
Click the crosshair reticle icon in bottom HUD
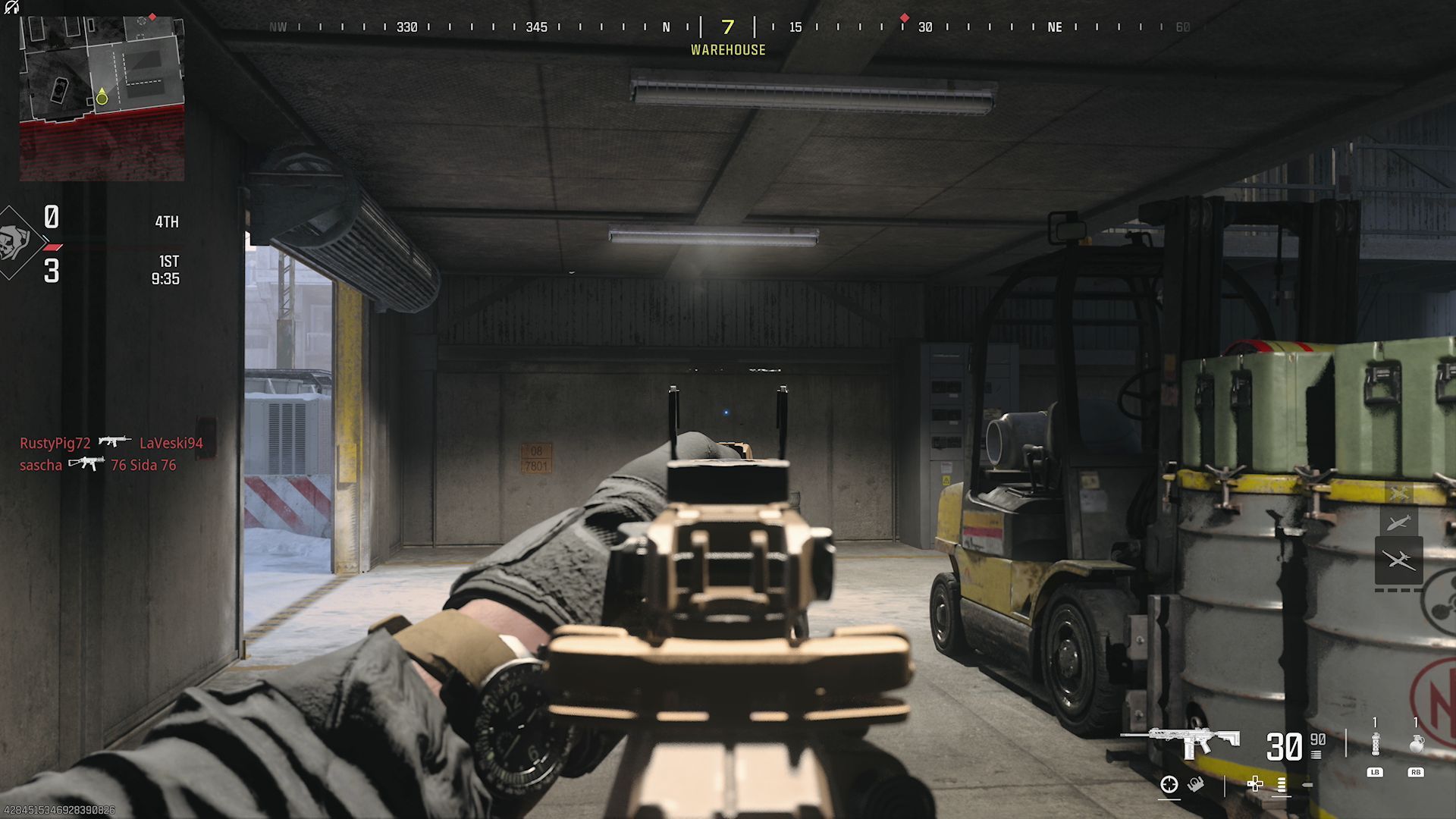click(1169, 786)
